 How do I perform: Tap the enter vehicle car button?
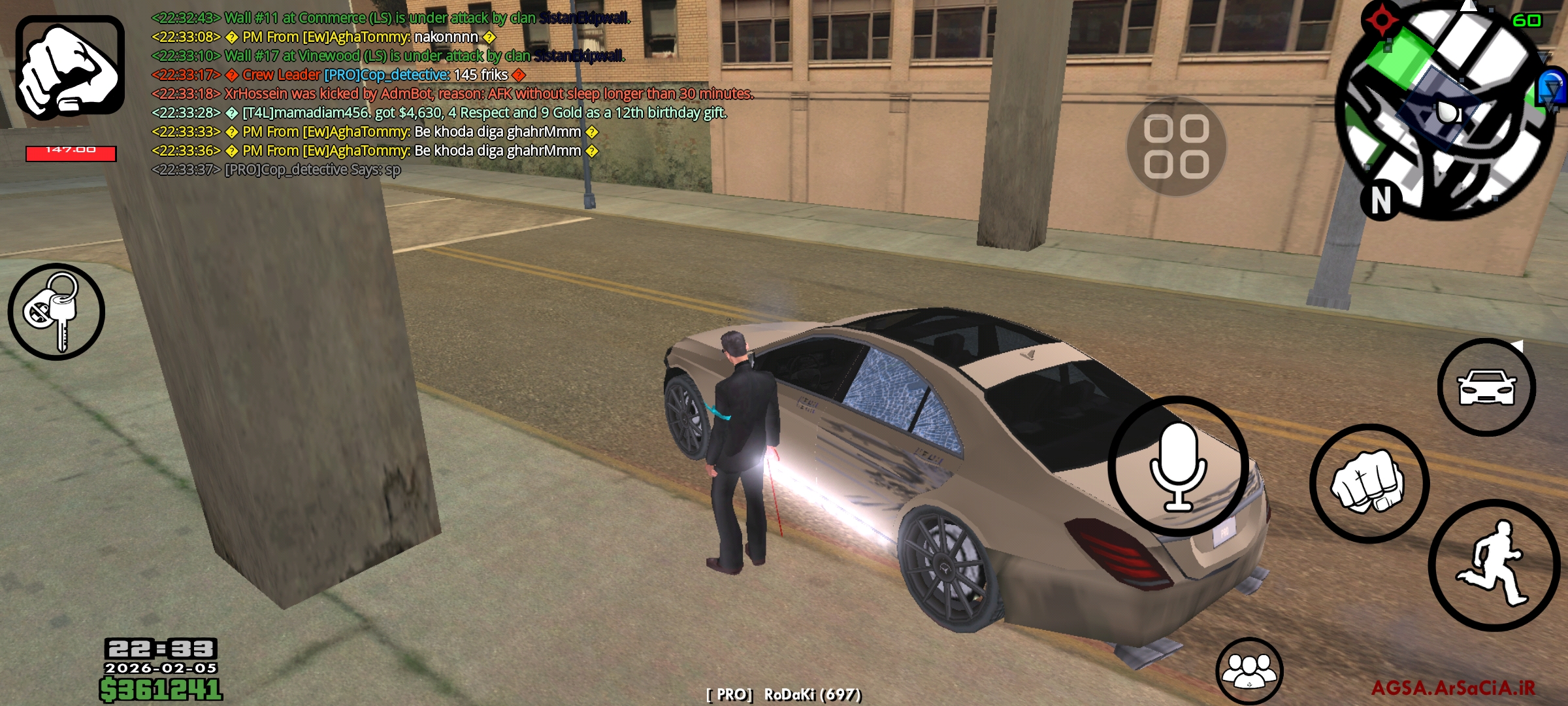(1486, 387)
